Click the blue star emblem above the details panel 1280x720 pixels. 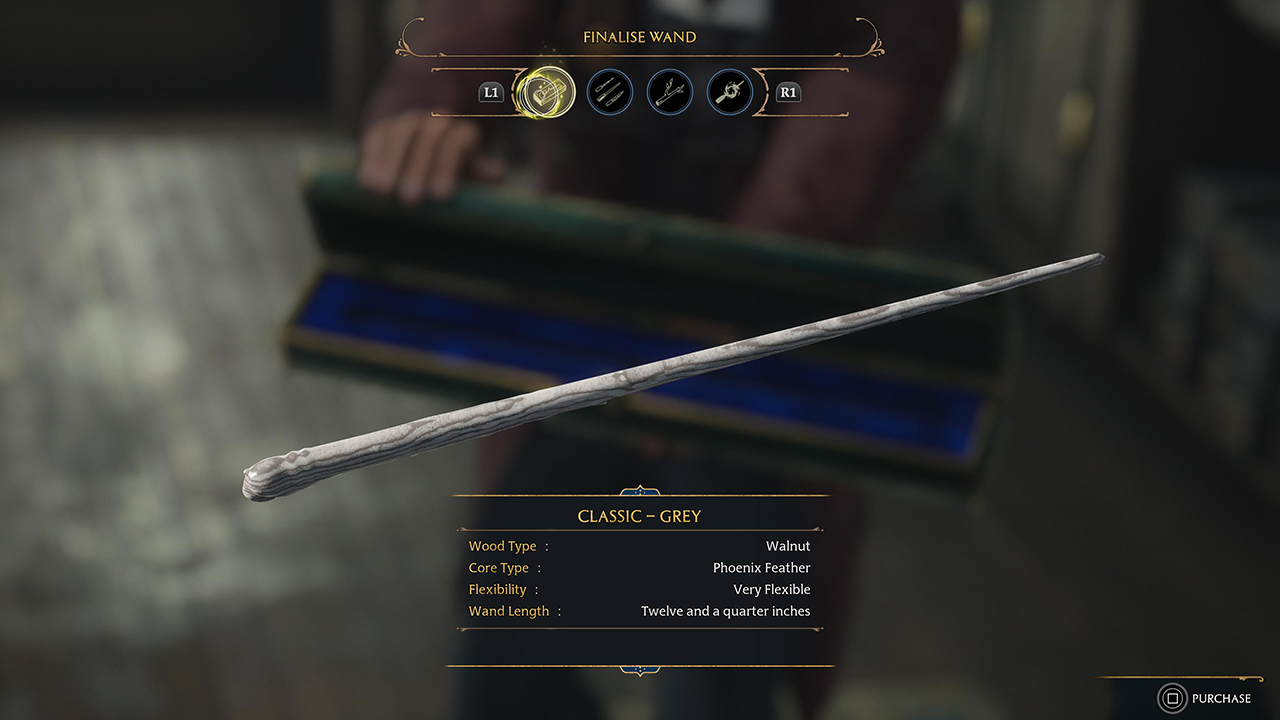coord(639,491)
